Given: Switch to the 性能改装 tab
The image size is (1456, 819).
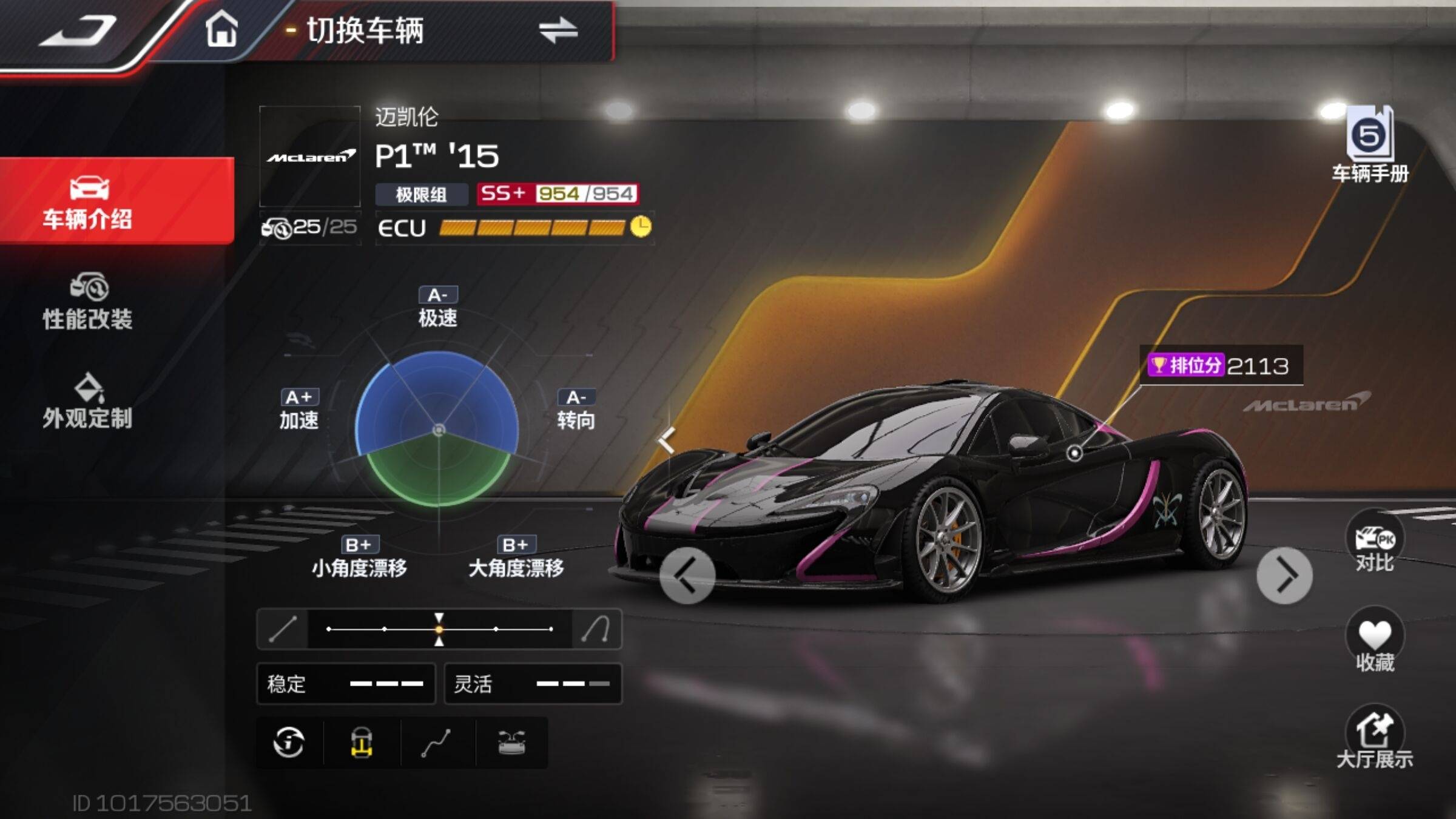Looking at the screenshot, I should tap(88, 302).
